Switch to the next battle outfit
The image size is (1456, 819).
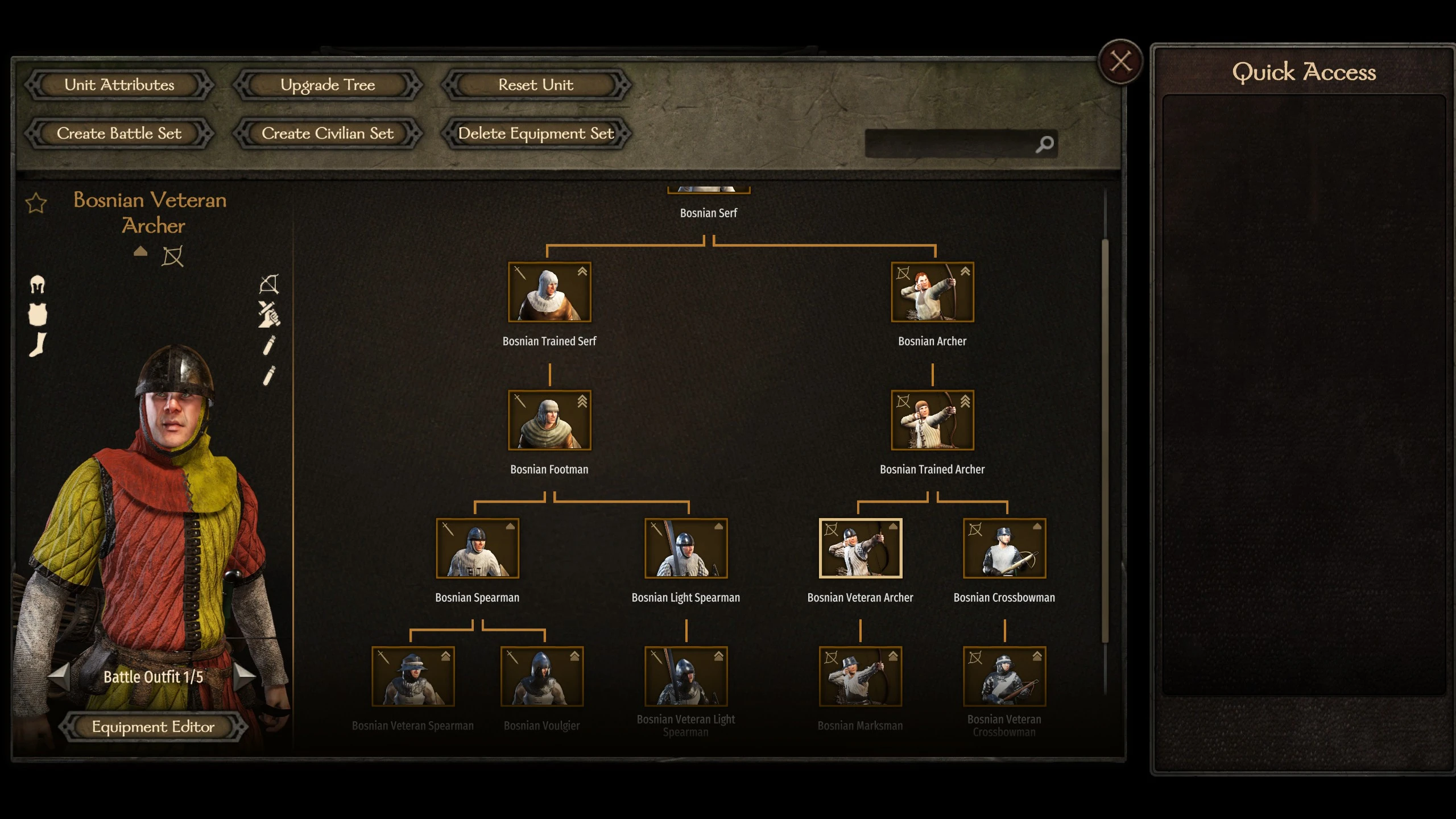click(x=245, y=676)
